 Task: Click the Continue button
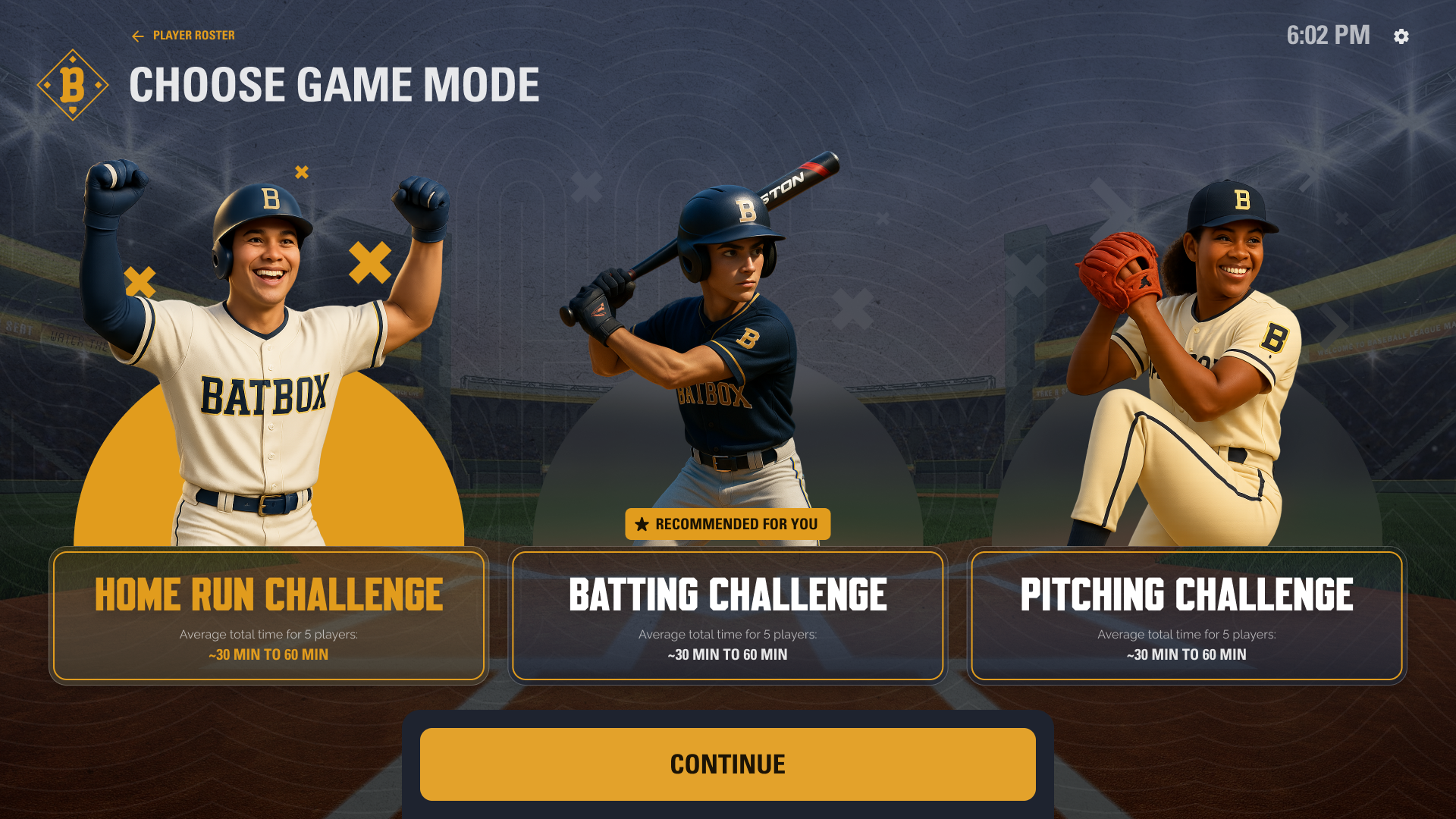click(x=727, y=764)
